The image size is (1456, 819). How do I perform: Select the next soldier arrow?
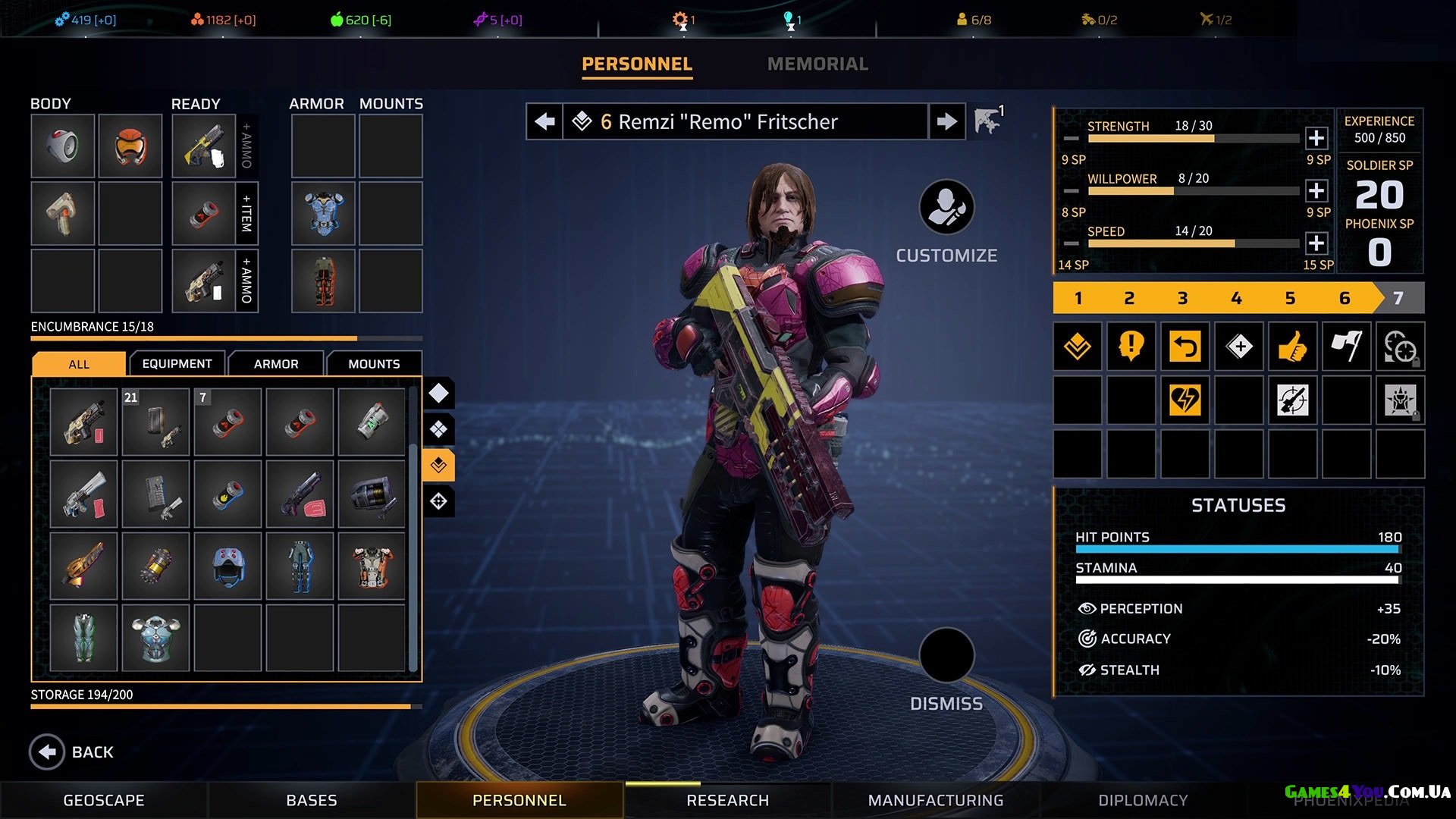click(x=946, y=121)
